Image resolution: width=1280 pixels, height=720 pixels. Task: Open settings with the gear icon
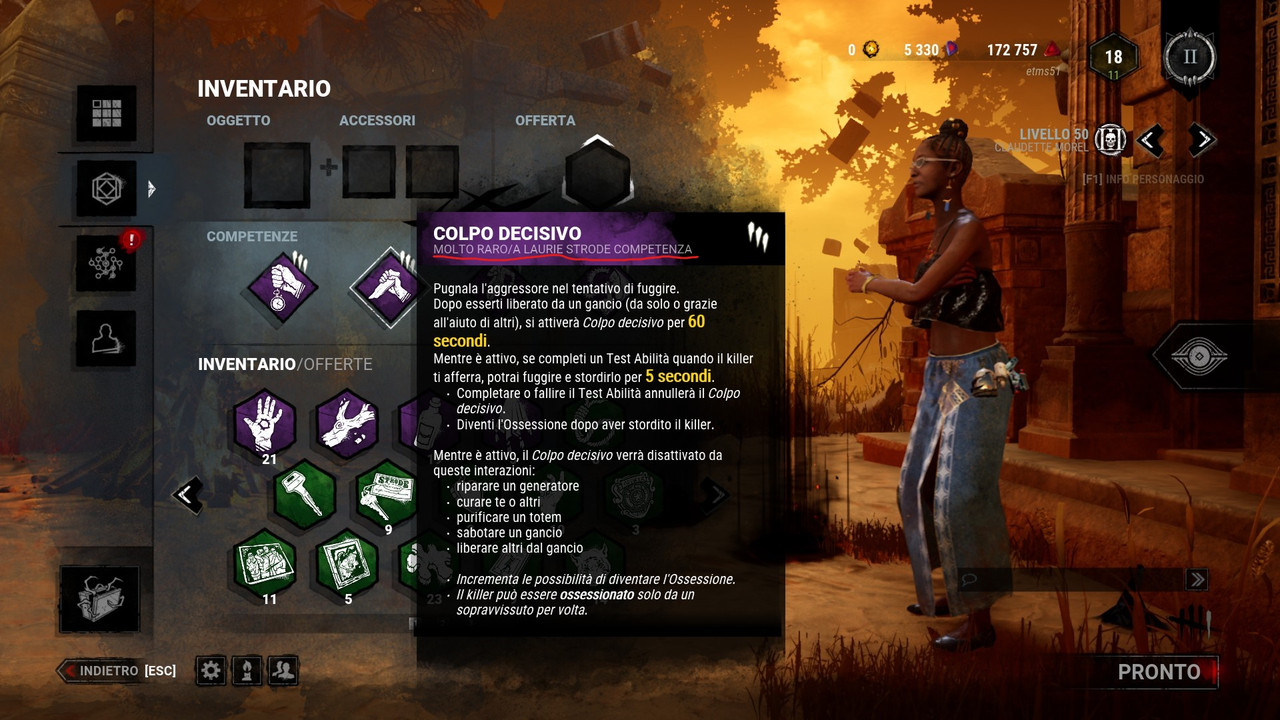(210, 671)
